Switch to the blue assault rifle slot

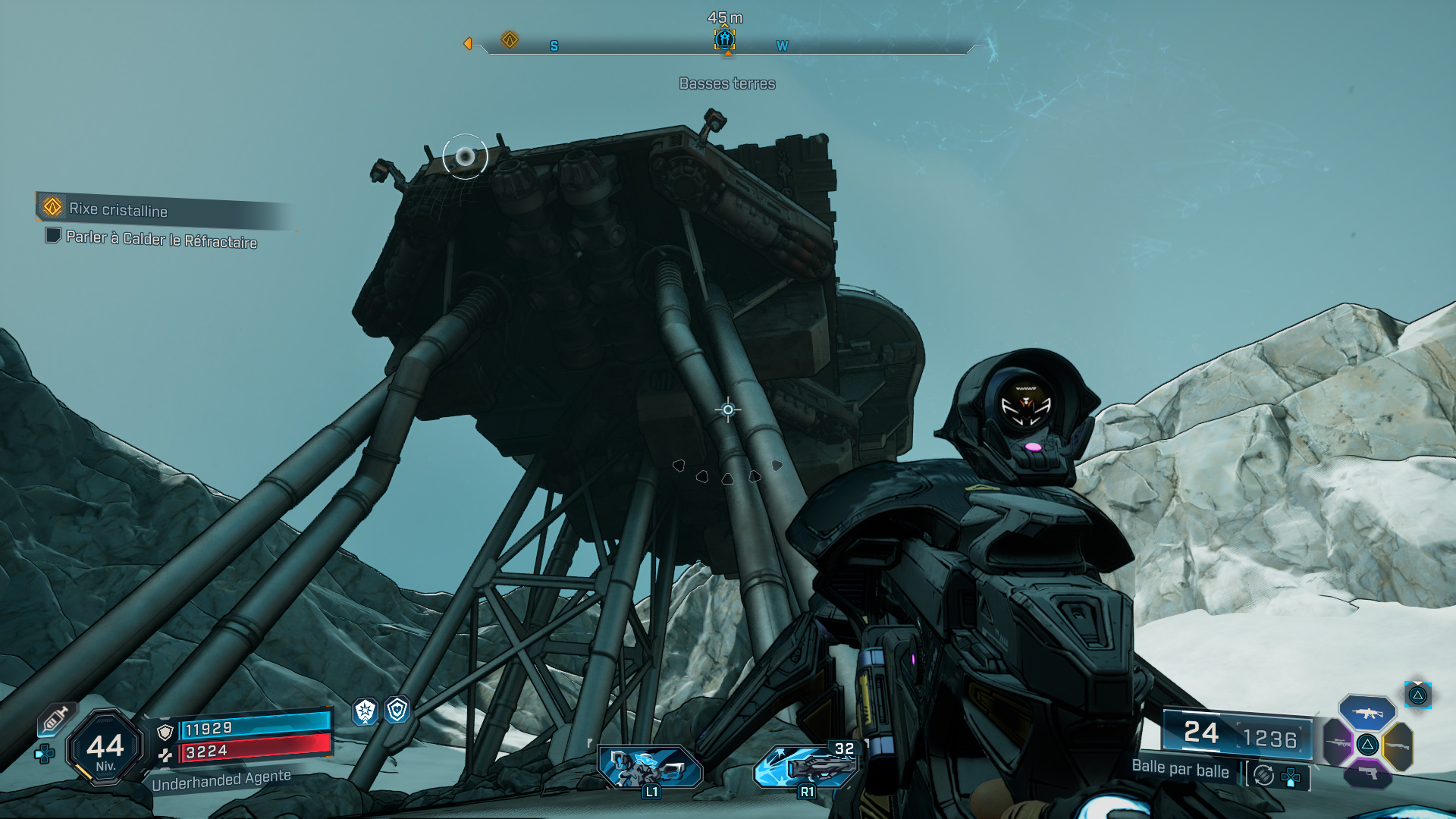[x=1367, y=713]
